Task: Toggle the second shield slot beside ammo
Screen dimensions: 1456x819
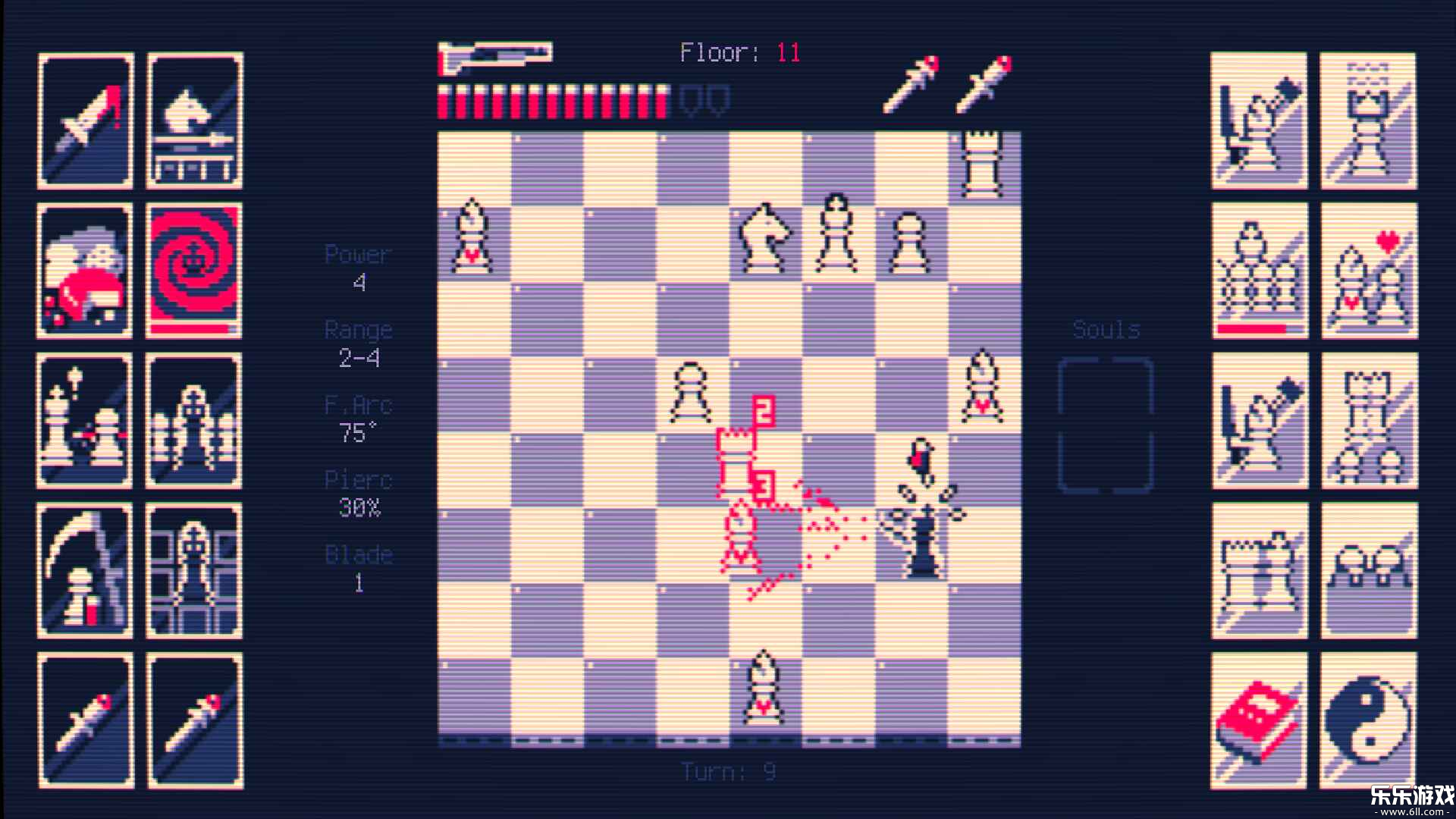Action: point(718,99)
